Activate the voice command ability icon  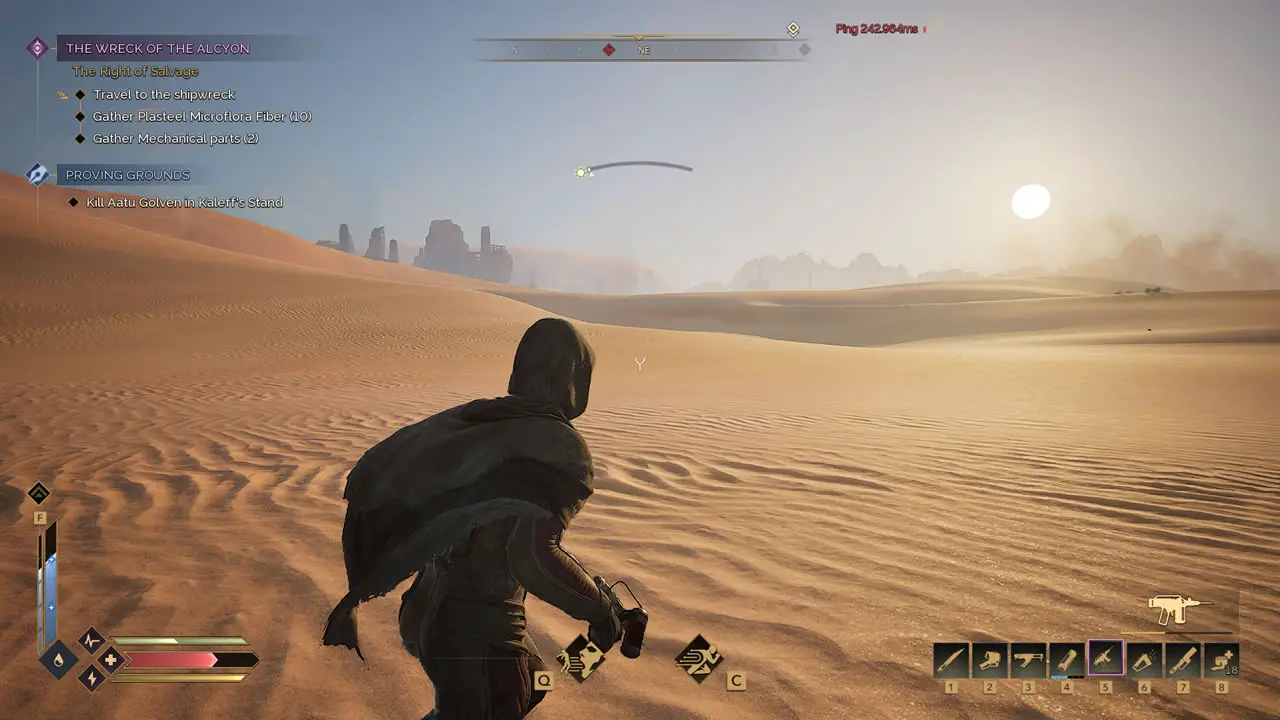(x=581, y=658)
